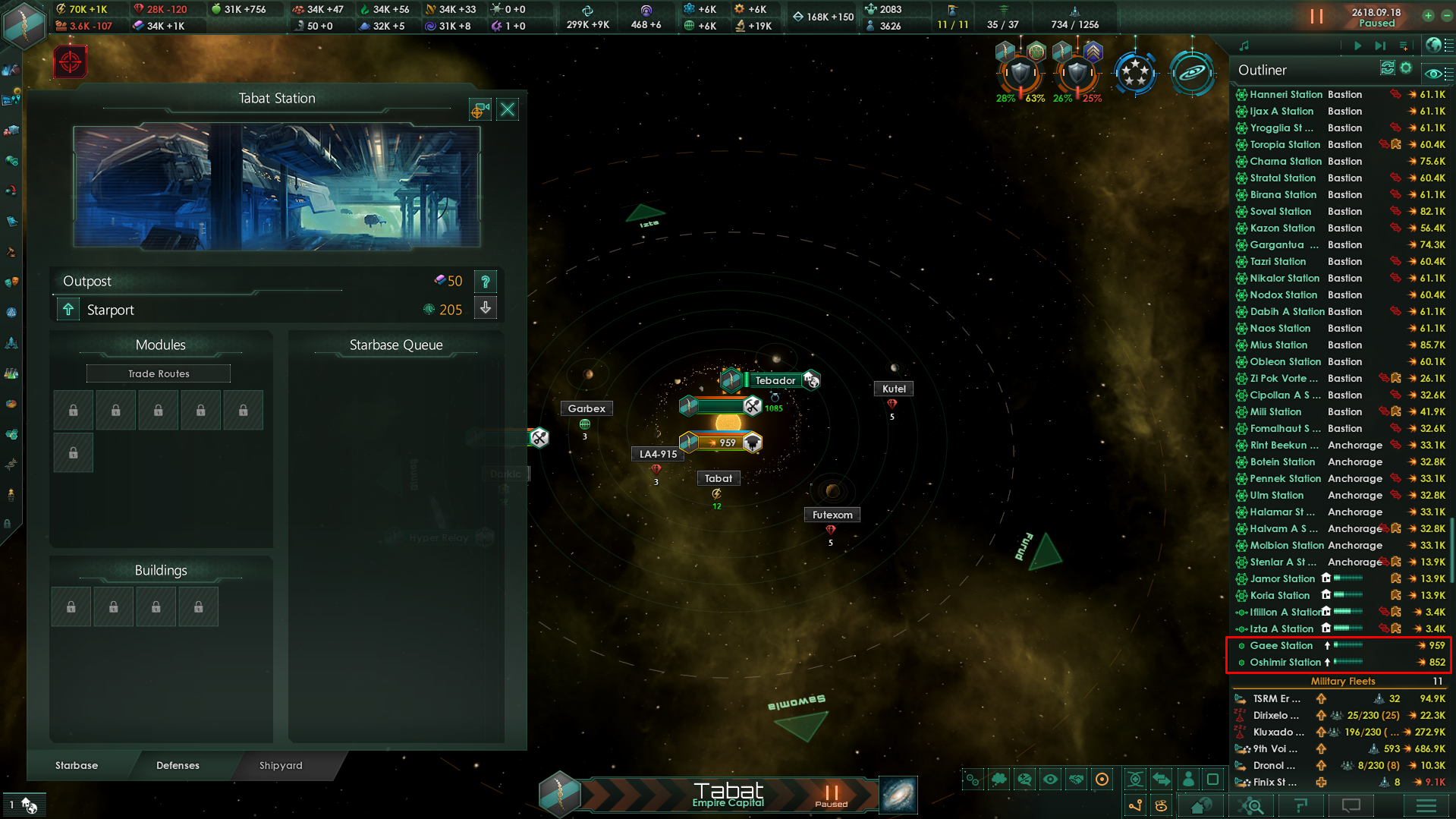Open the Trade Routes view

159,373
